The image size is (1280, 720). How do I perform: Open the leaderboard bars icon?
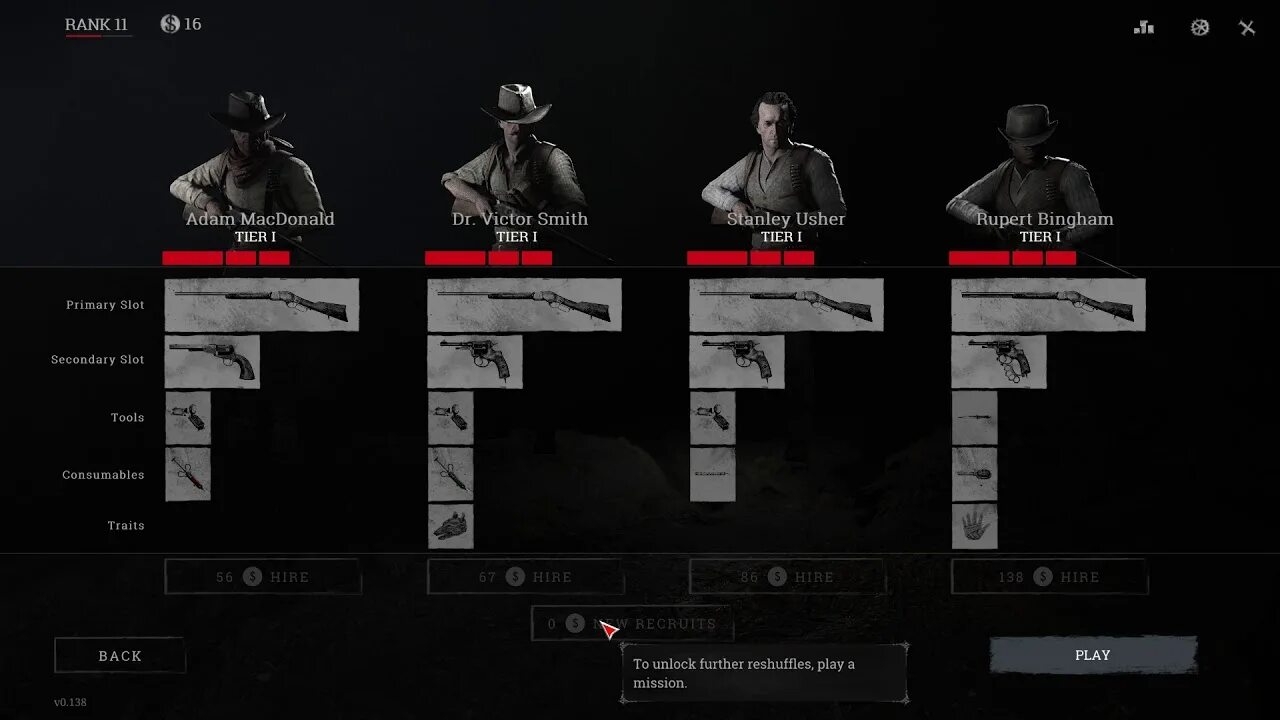click(x=1144, y=28)
